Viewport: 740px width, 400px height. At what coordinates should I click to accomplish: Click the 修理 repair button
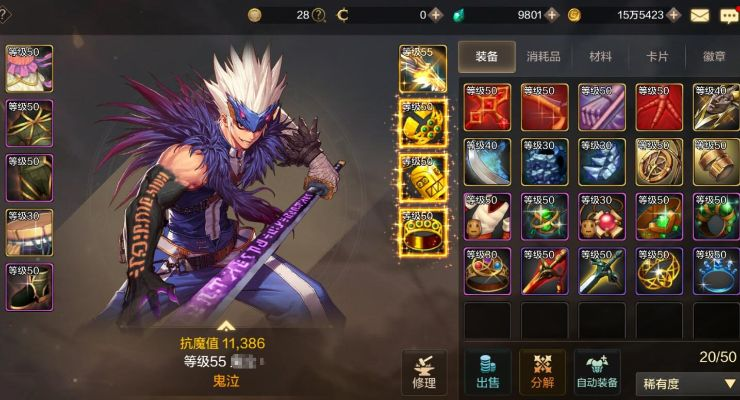423,373
